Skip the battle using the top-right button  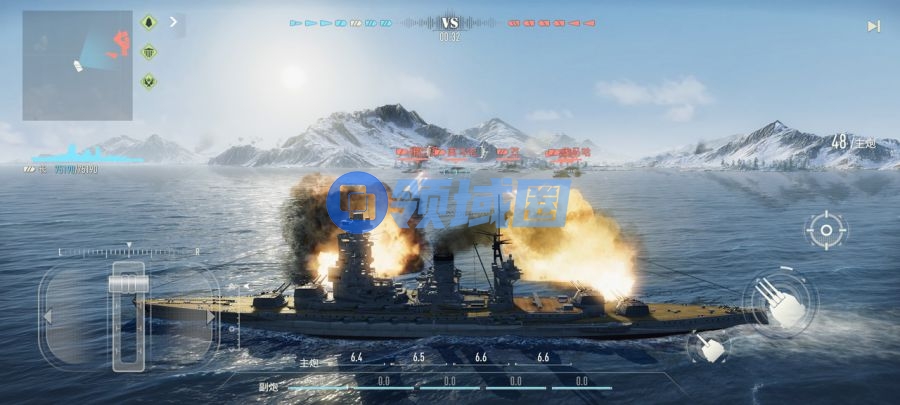click(x=873, y=26)
